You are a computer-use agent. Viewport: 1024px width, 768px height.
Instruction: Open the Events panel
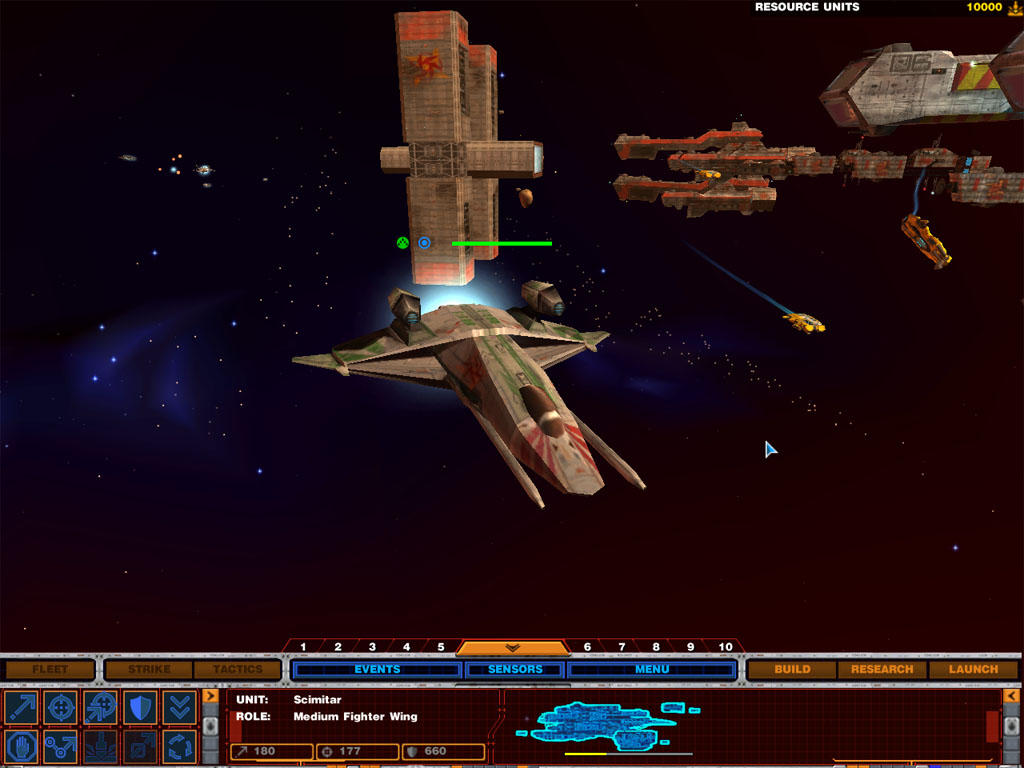tap(377, 669)
